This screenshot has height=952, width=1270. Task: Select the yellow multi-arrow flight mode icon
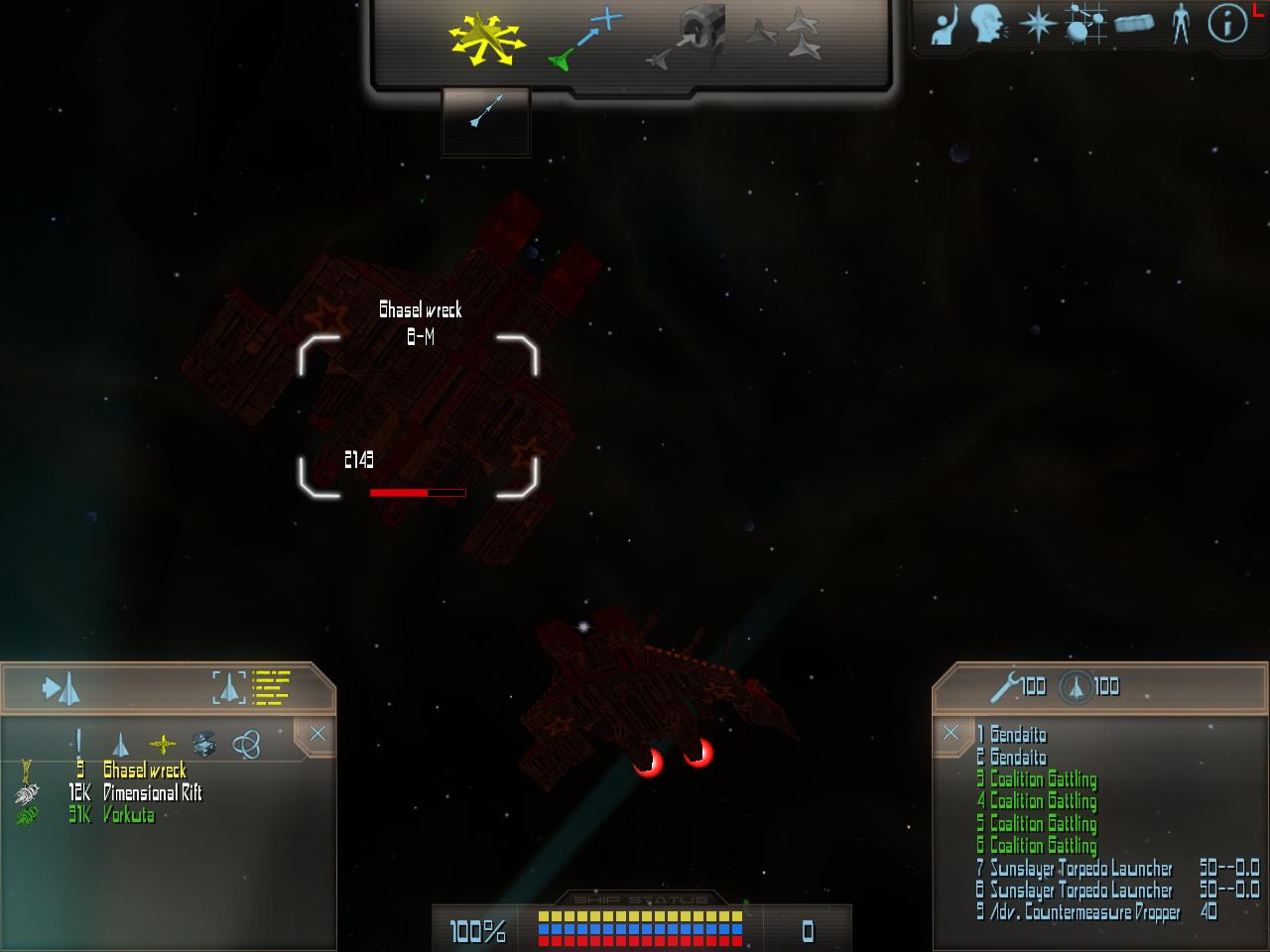tap(485, 41)
